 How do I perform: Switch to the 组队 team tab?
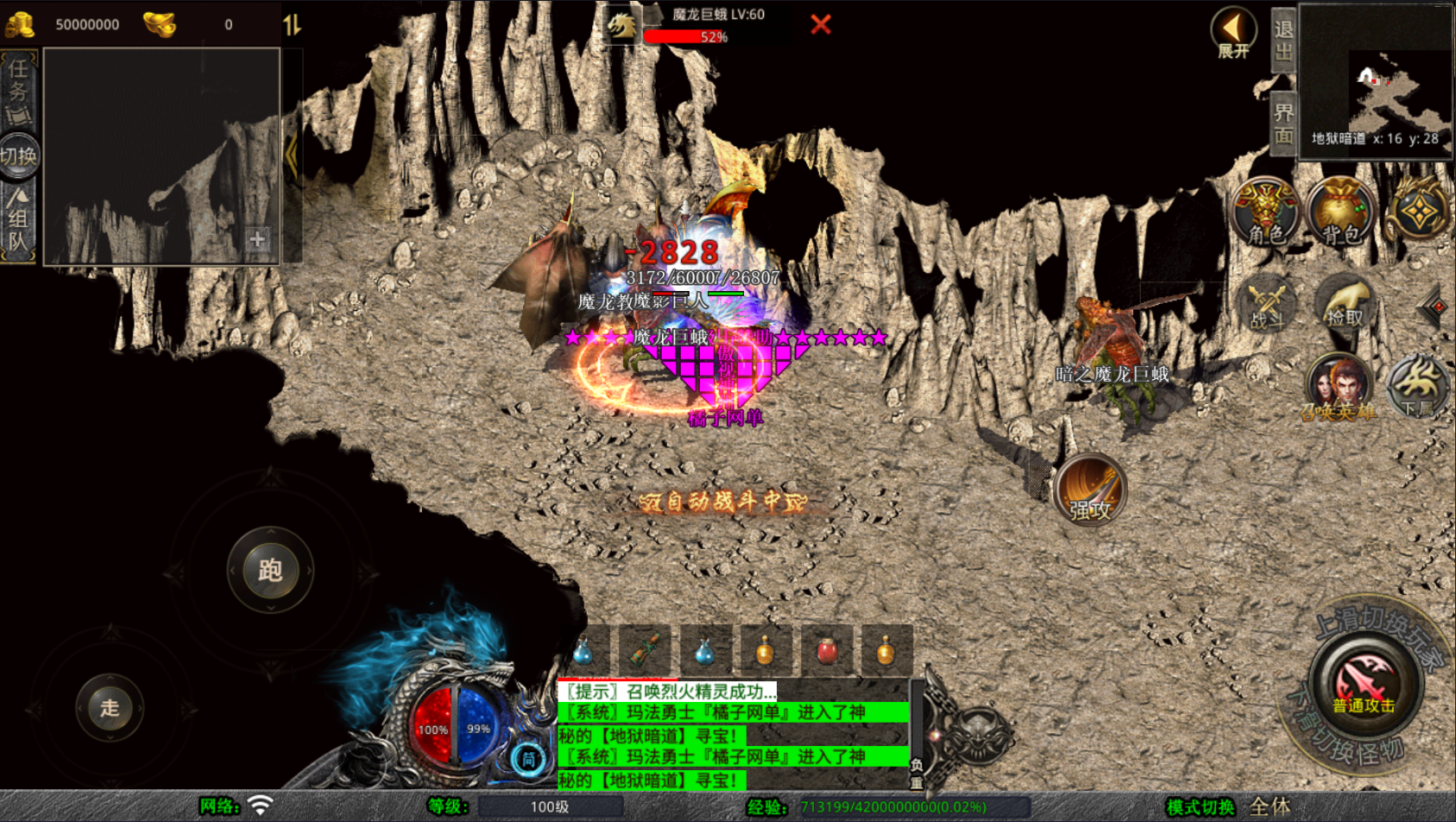click(x=18, y=222)
